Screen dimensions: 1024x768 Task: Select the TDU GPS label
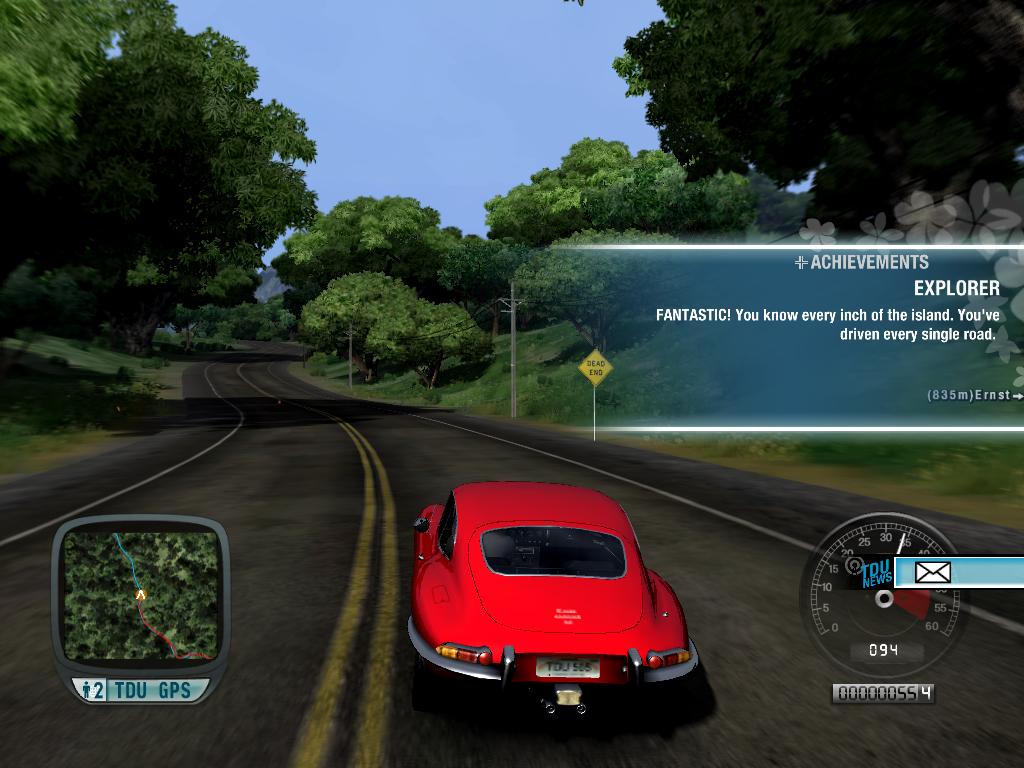[x=152, y=690]
